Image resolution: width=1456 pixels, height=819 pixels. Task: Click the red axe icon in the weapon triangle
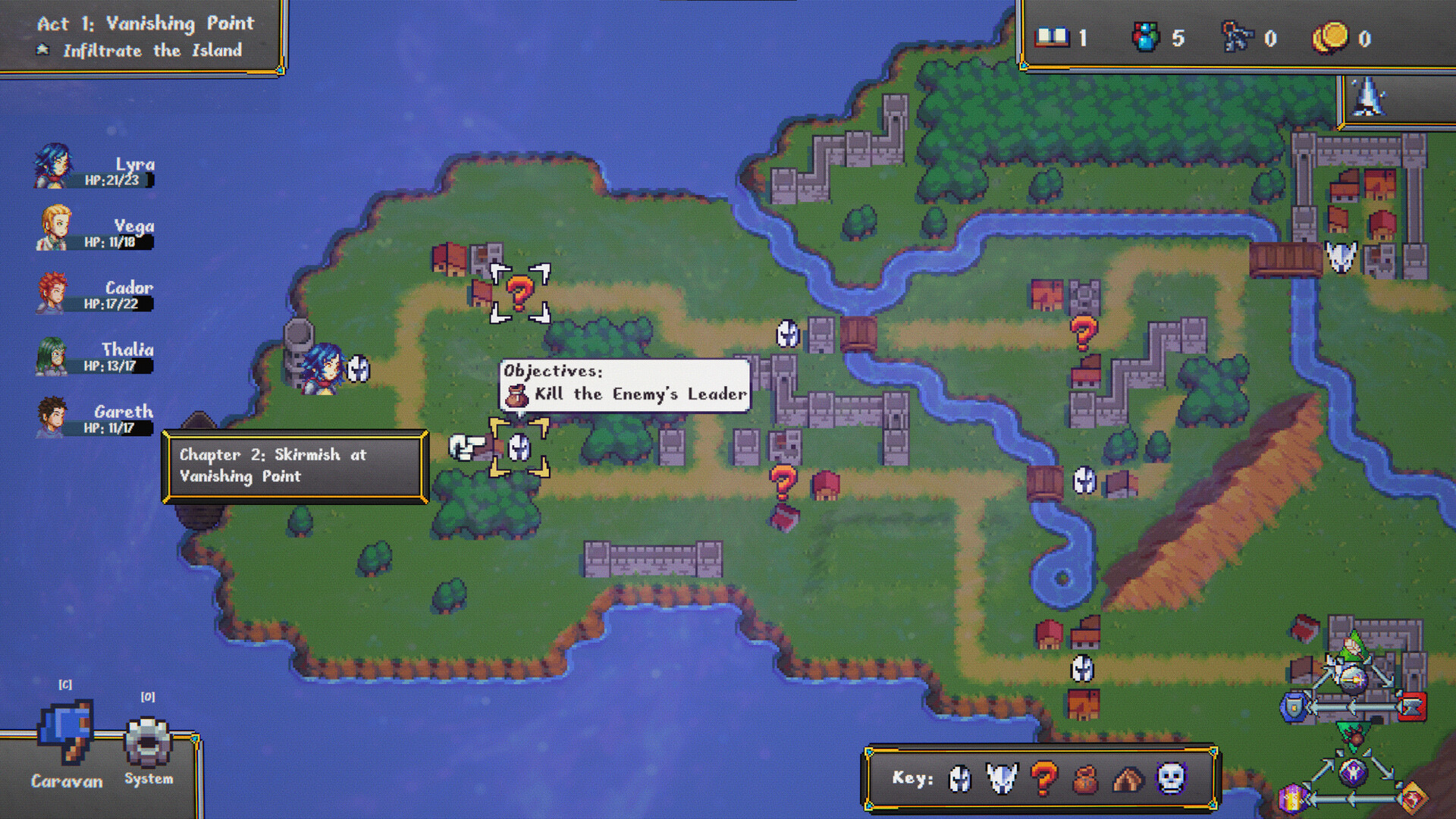[1410, 706]
